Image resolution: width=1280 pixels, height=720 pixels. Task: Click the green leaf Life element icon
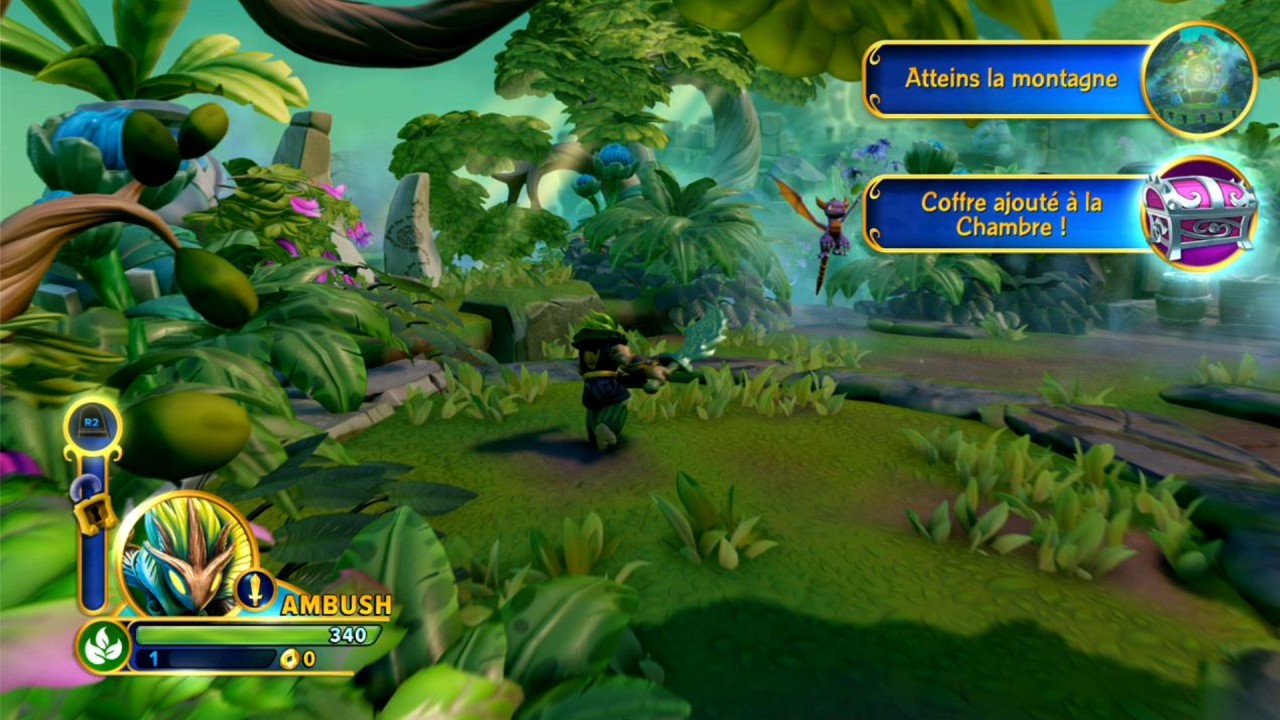point(103,646)
